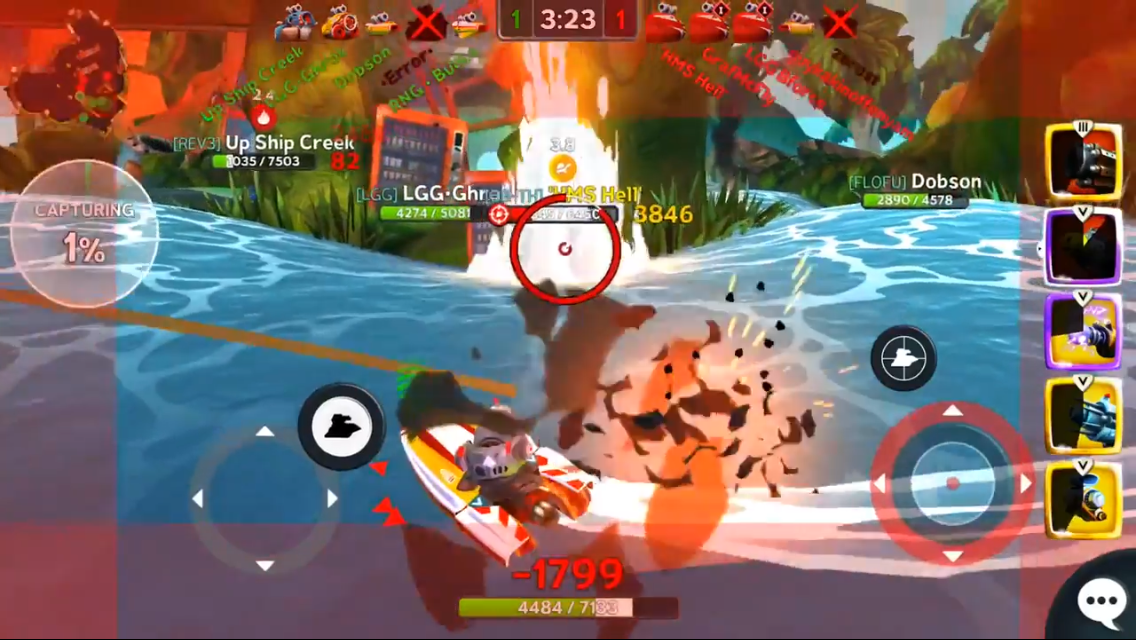1136x640 pixels.
Task: Fire the top yellow cannon weapon slot
Action: (x=1083, y=161)
